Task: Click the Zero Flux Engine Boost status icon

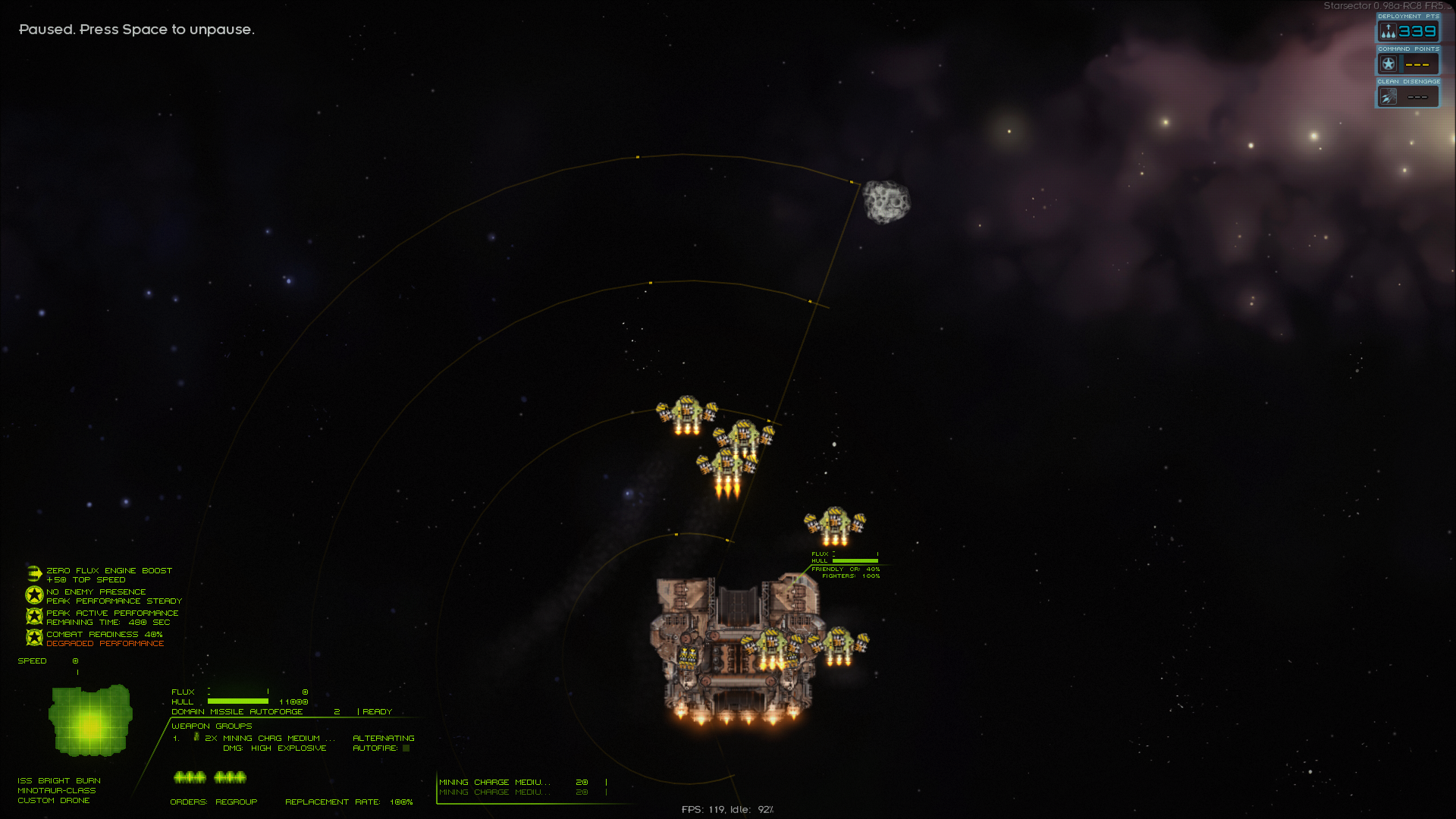Action: tap(34, 574)
